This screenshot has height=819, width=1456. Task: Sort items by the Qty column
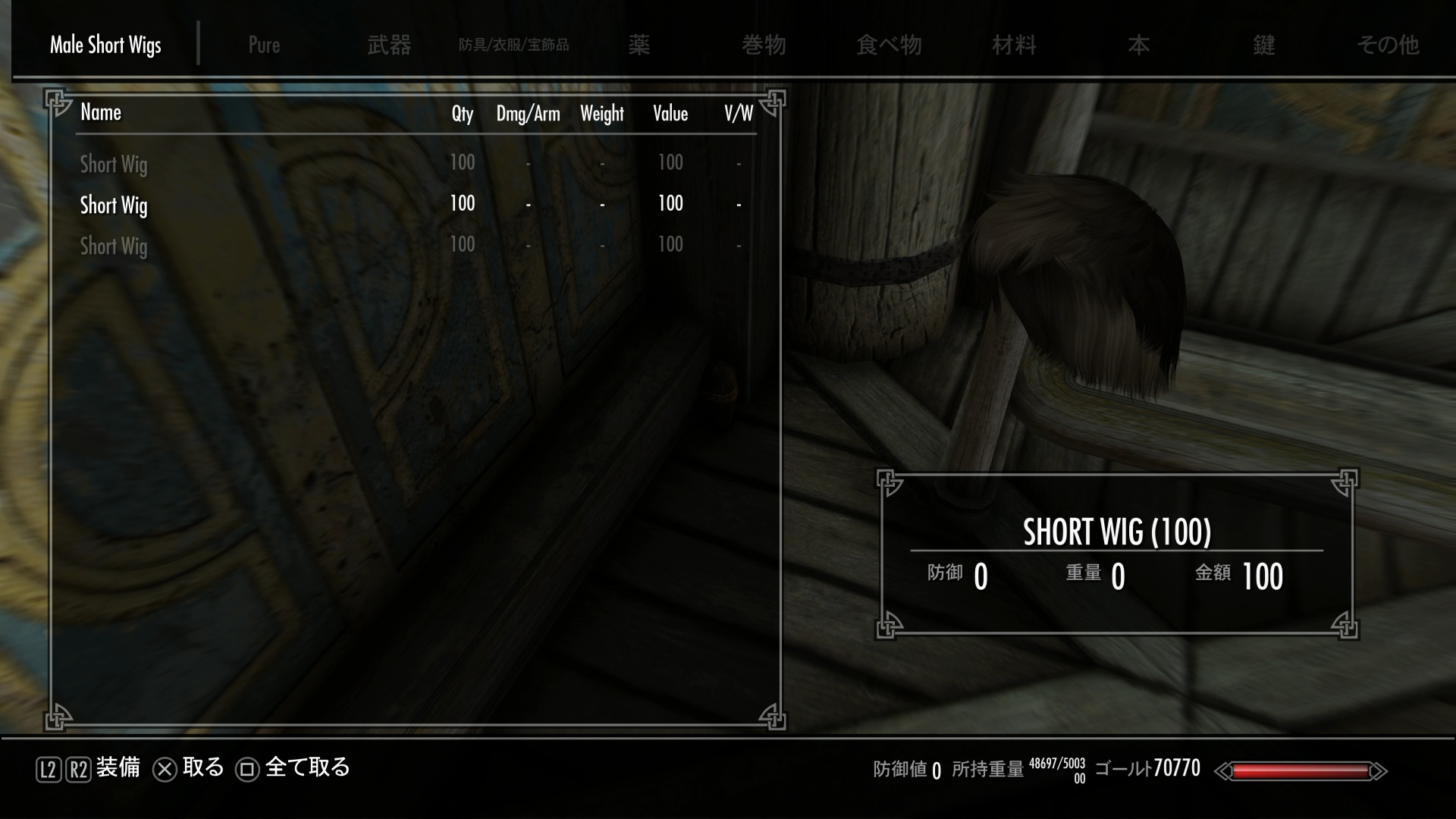tap(462, 114)
